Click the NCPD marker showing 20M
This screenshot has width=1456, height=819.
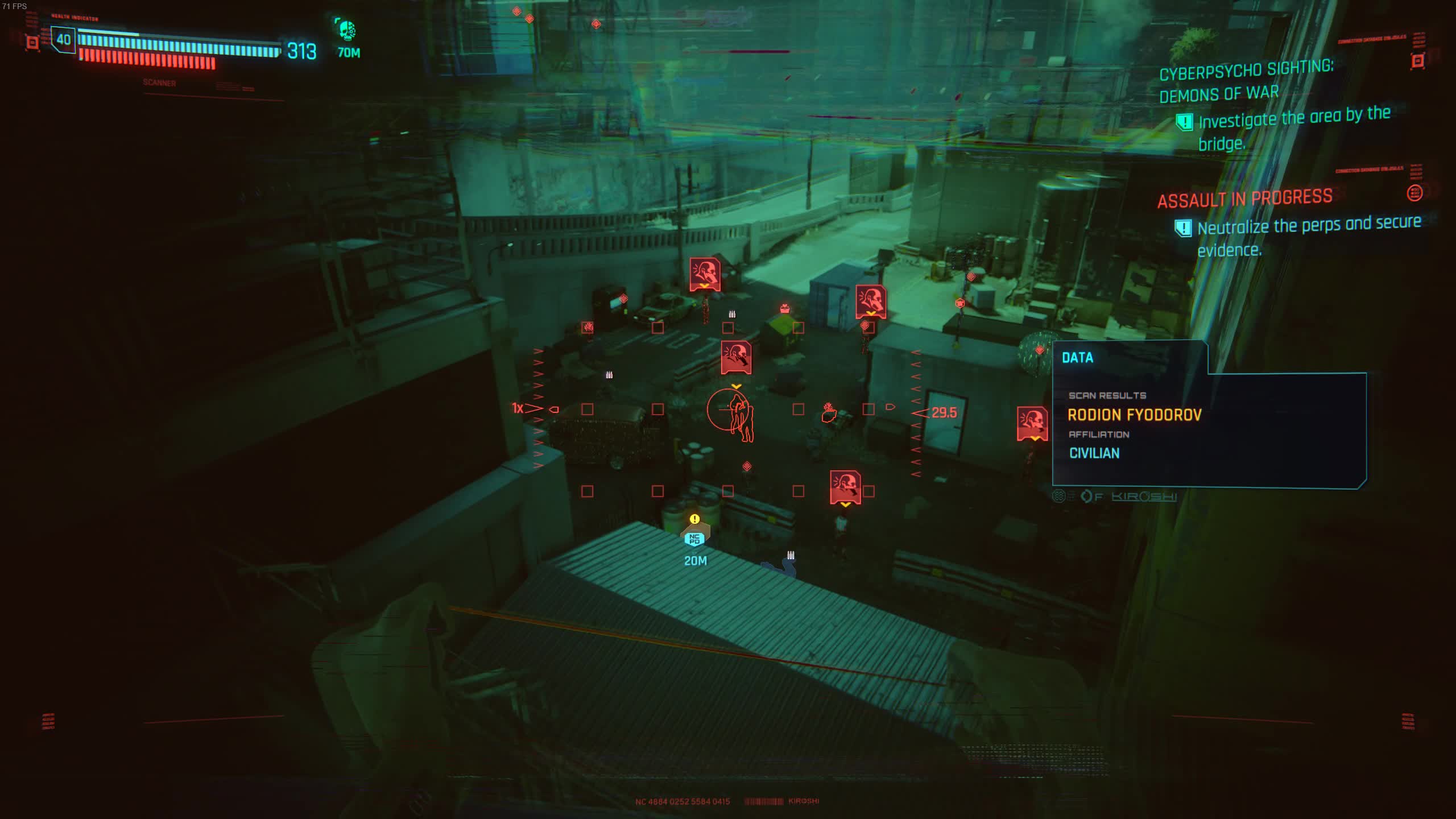(694, 539)
